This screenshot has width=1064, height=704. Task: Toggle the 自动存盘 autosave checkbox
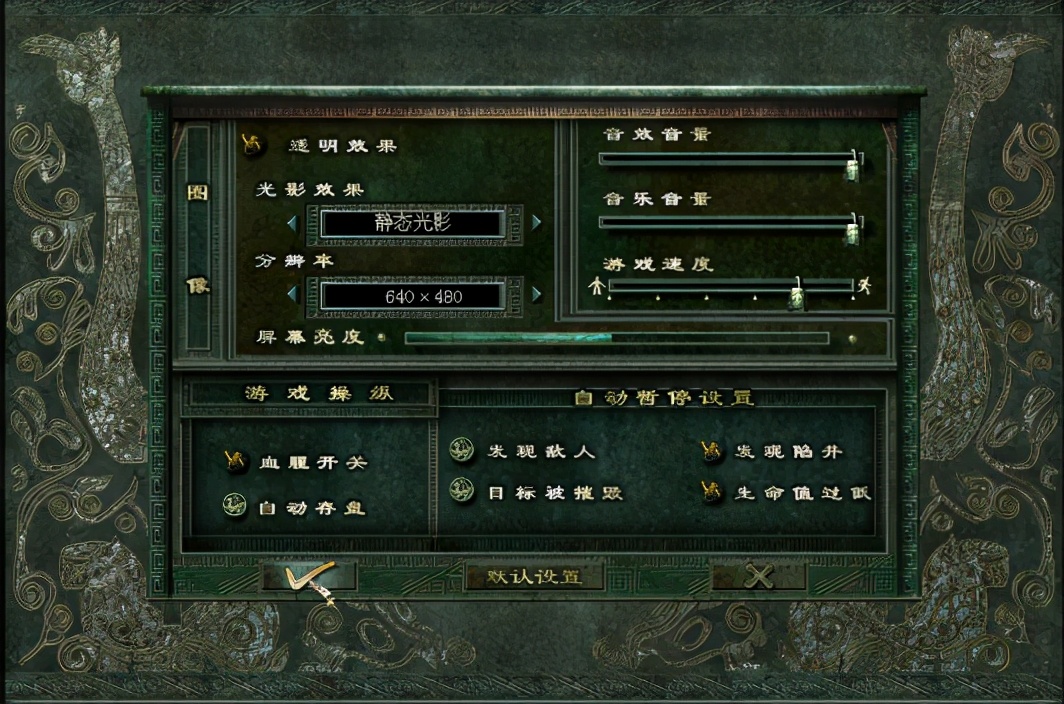click(x=236, y=506)
